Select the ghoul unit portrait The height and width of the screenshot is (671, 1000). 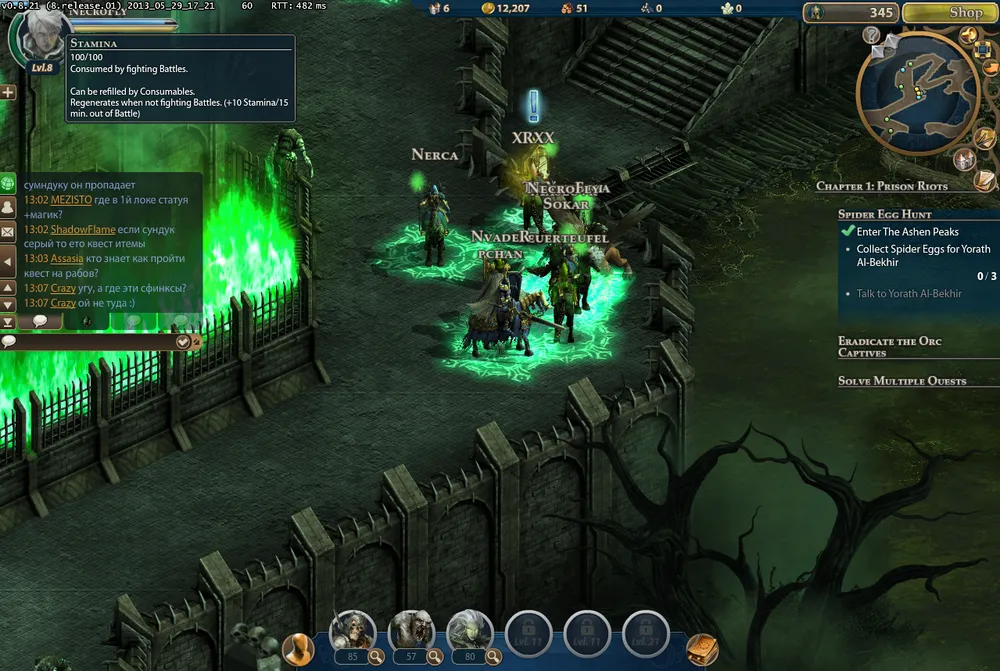click(411, 630)
